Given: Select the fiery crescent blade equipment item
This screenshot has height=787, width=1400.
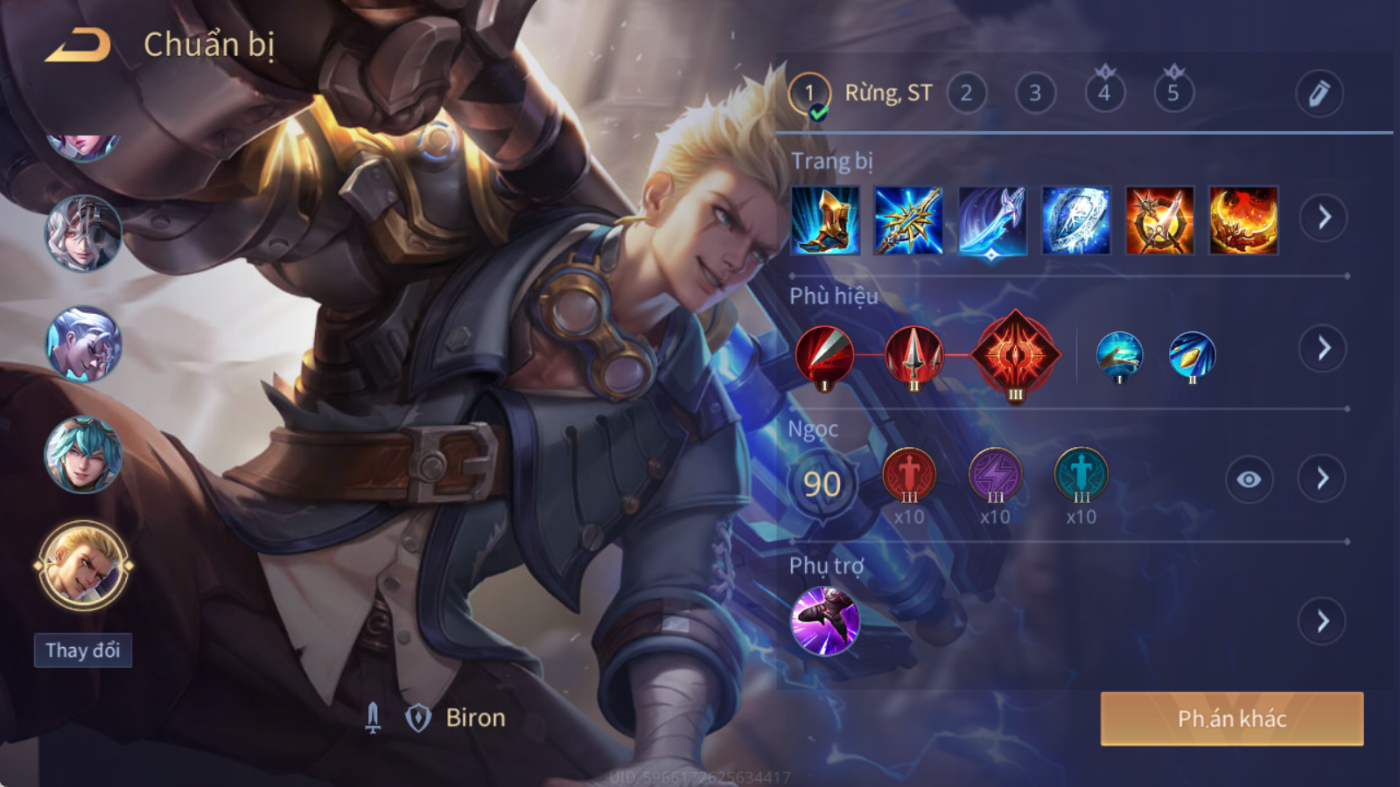Looking at the screenshot, I should [1243, 219].
